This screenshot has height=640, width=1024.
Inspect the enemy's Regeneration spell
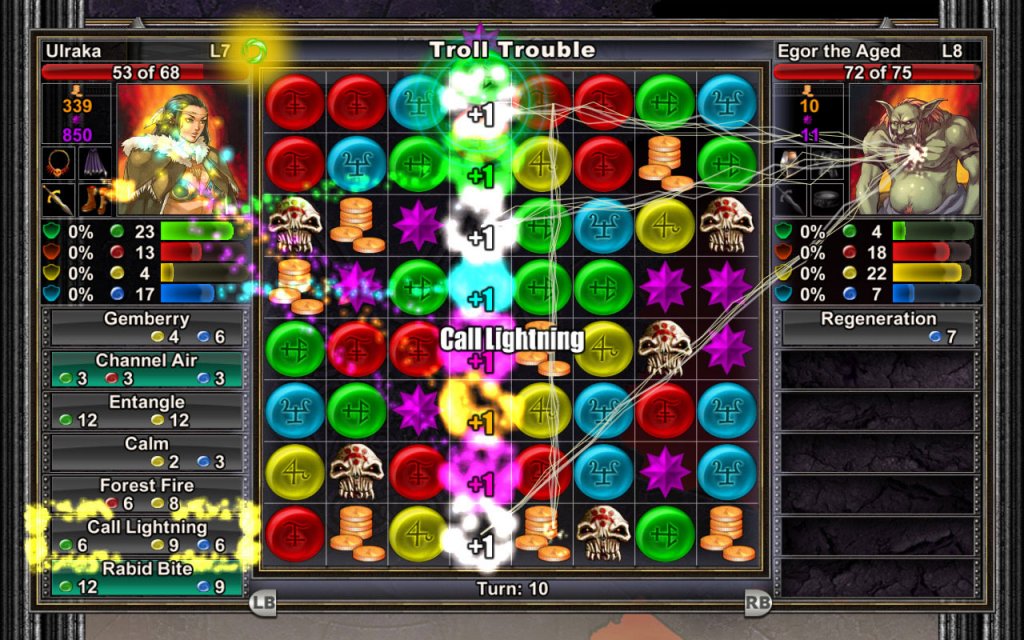(x=878, y=328)
